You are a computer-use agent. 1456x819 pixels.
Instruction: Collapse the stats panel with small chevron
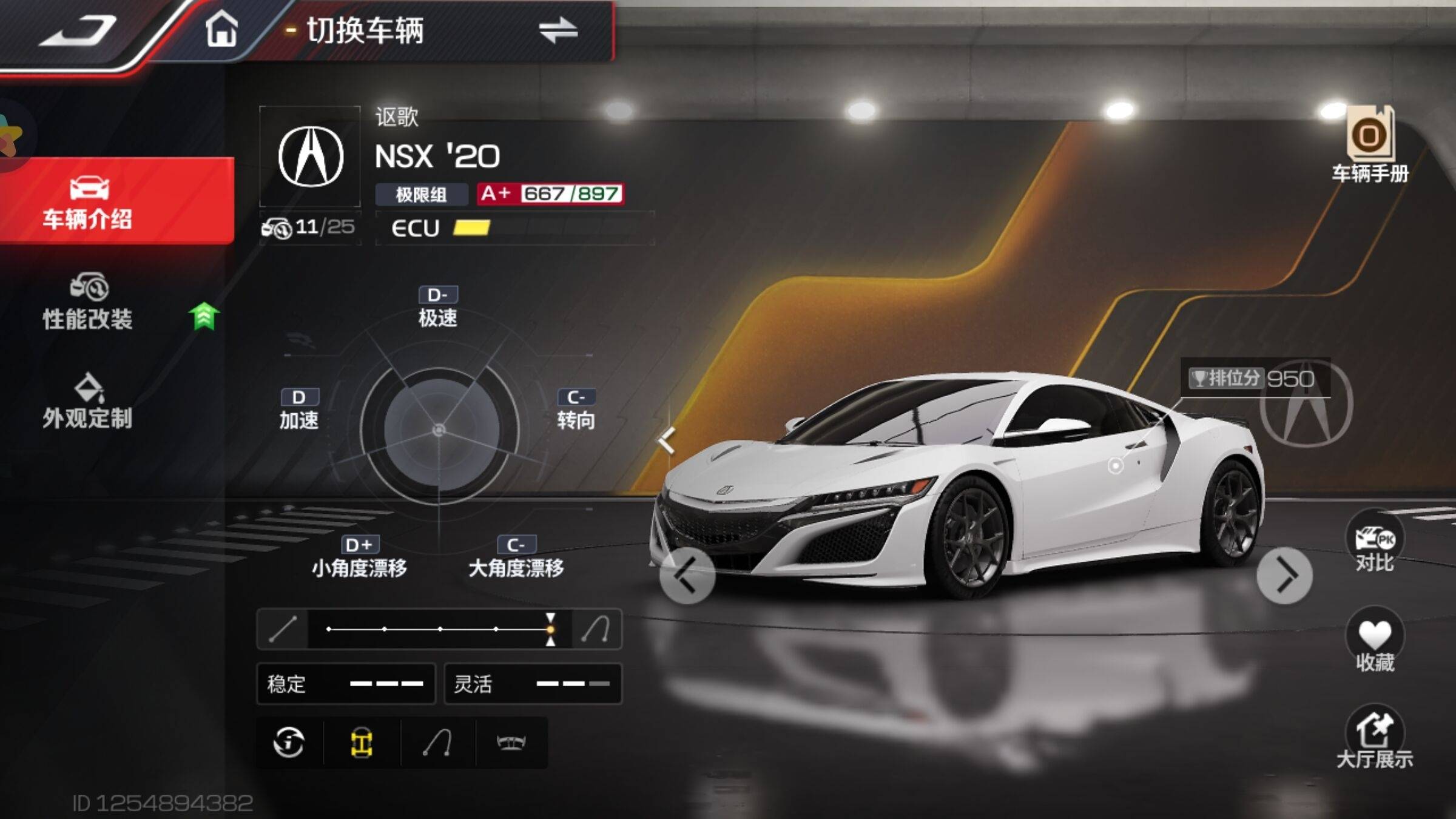667,440
